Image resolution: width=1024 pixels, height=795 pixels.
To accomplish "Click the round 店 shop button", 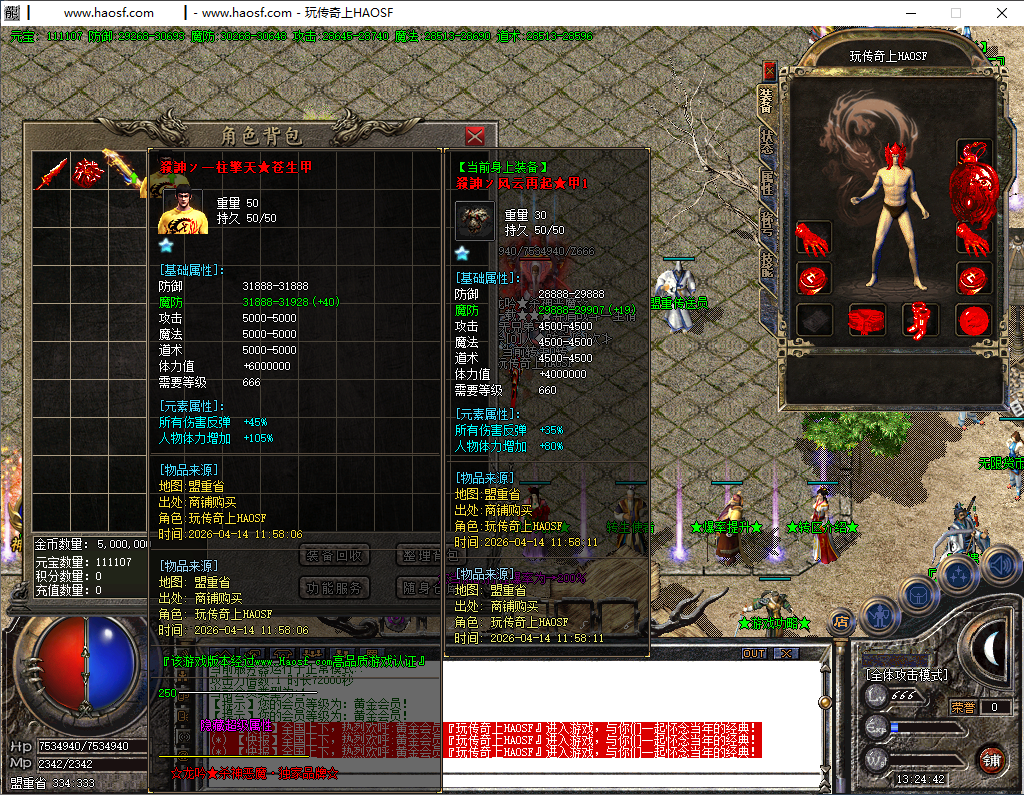I will pos(842,622).
